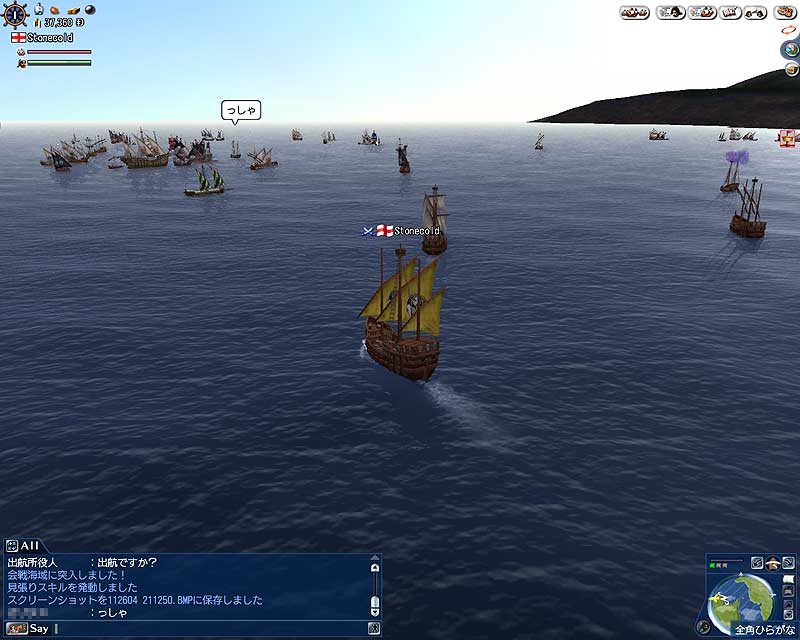Click the captain hat portrait above minimap
The image size is (800, 640).
point(773,562)
